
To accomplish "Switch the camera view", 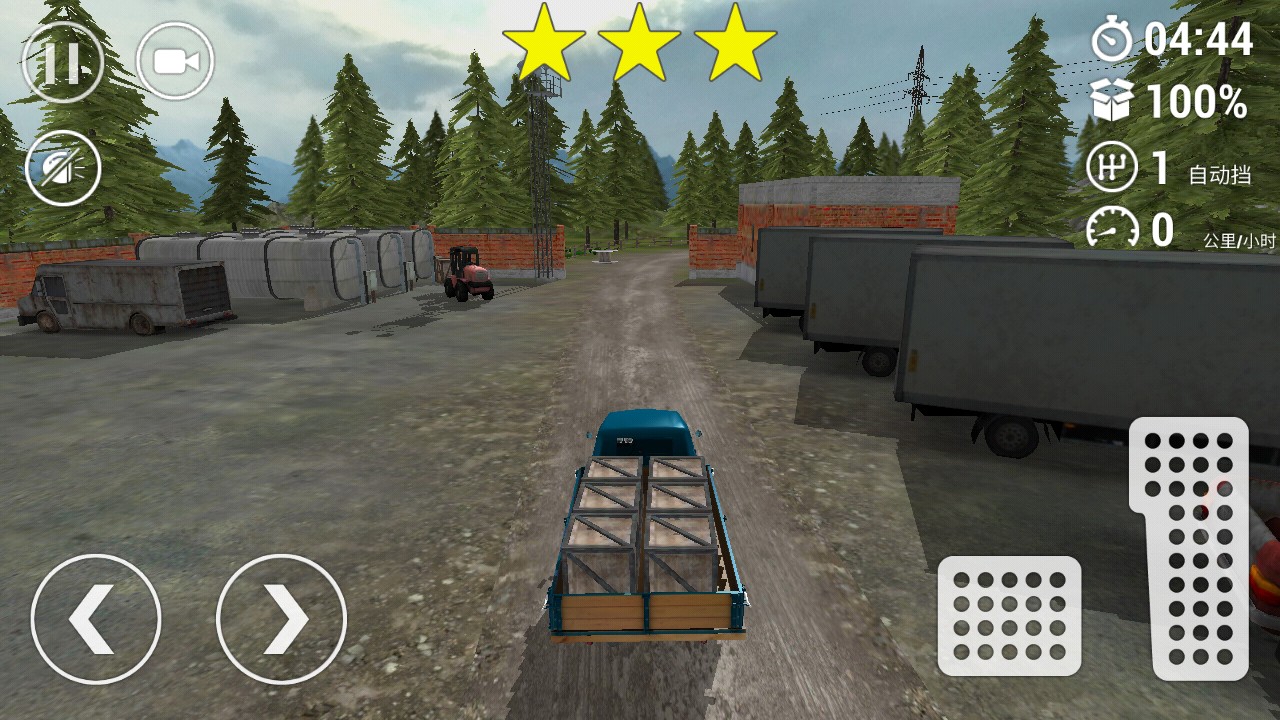I will [x=175, y=61].
